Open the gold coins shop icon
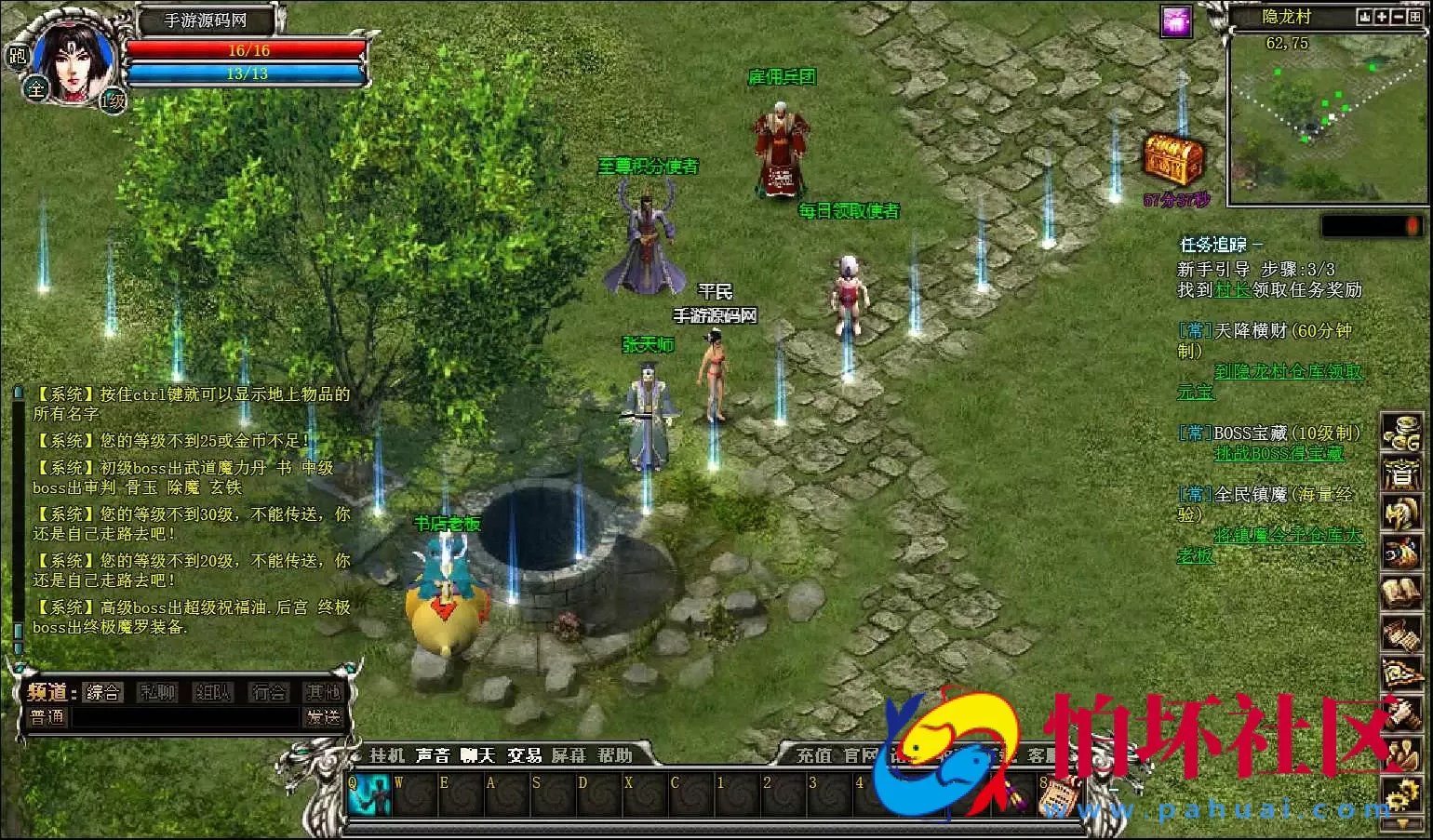 click(x=1400, y=433)
